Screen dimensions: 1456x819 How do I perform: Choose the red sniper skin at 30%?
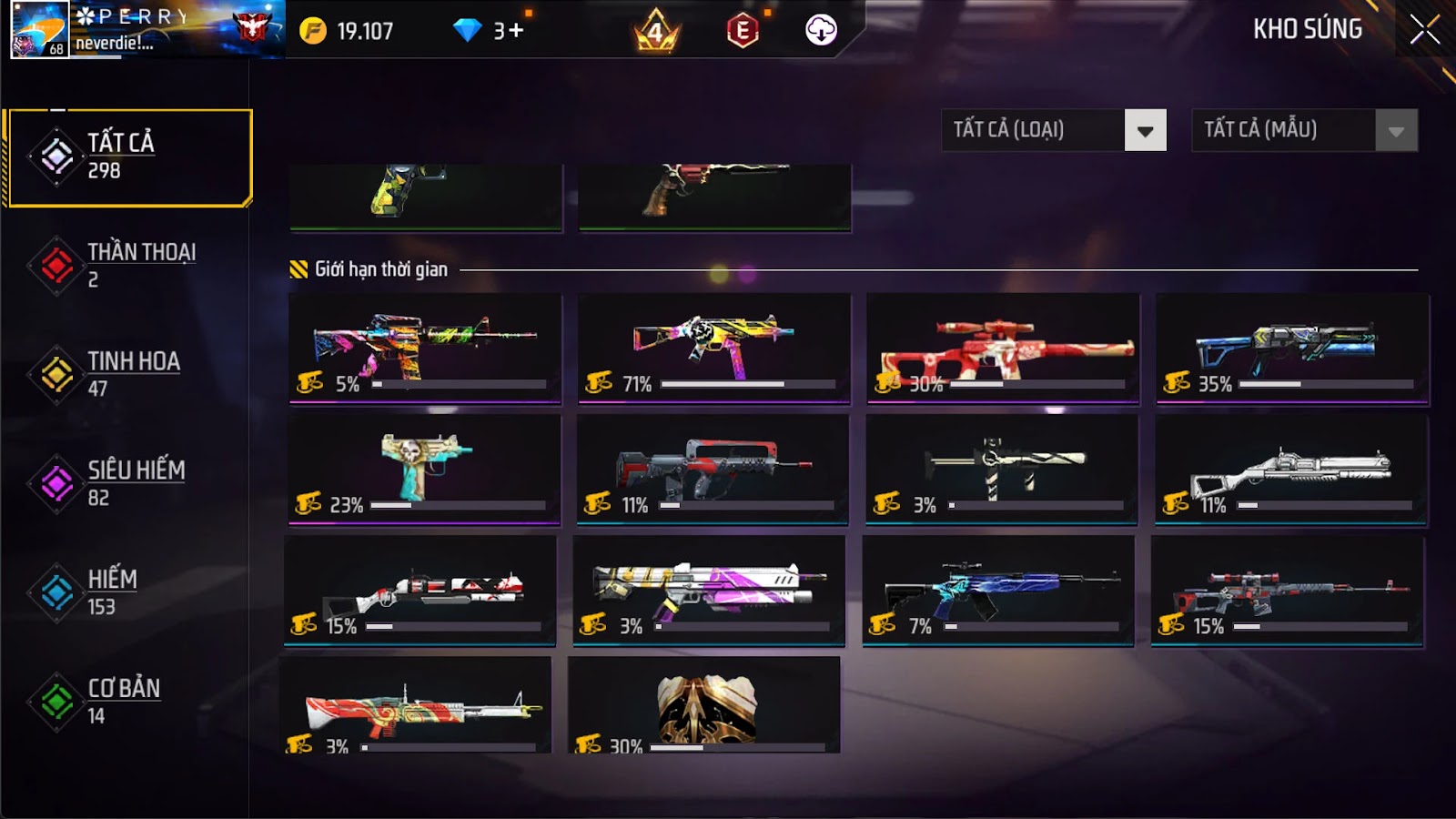click(1003, 348)
